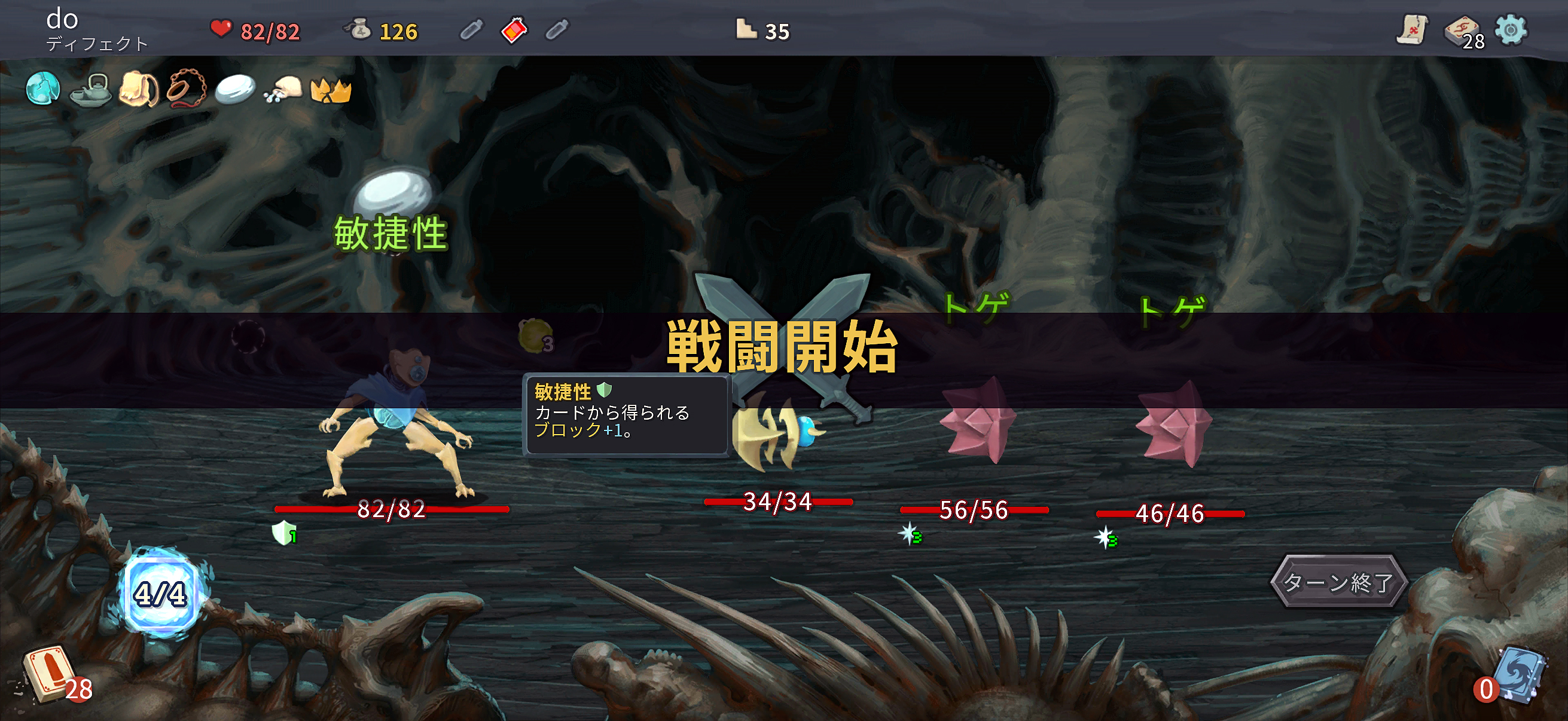Screen dimensions: 1568x721
Task: Click the Busted Crown relic
Action: 331,91
